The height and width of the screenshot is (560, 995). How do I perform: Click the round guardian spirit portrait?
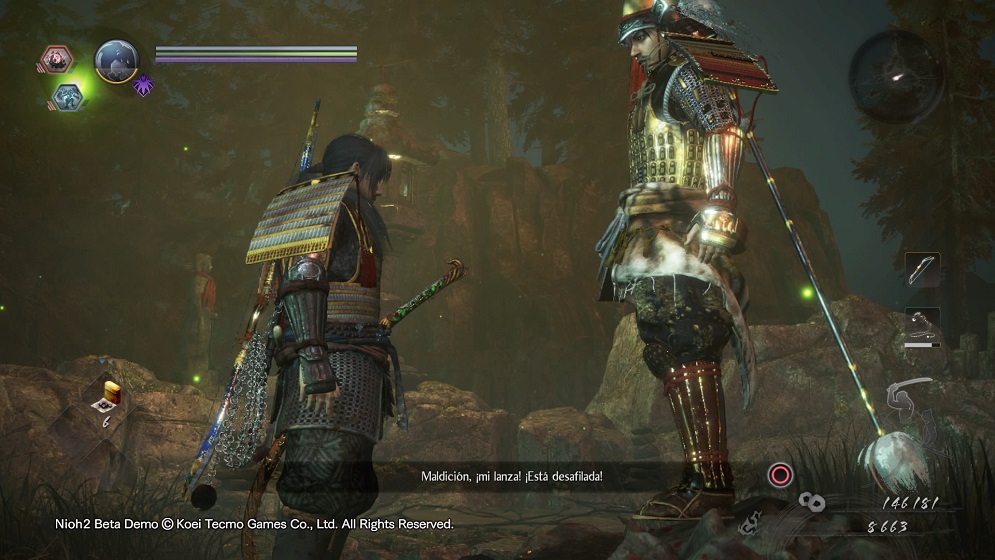(x=116, y=60)
